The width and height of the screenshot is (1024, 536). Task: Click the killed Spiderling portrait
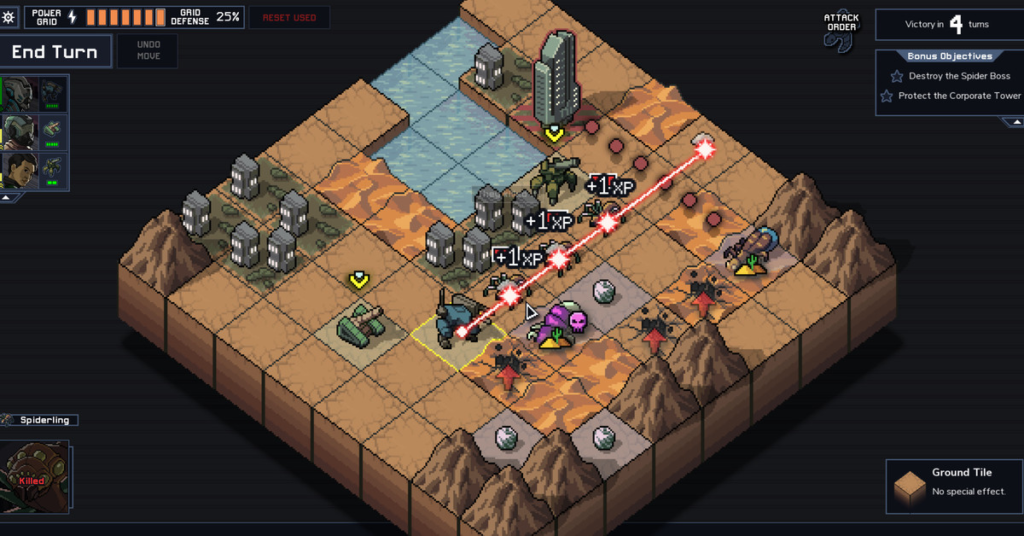35,477
